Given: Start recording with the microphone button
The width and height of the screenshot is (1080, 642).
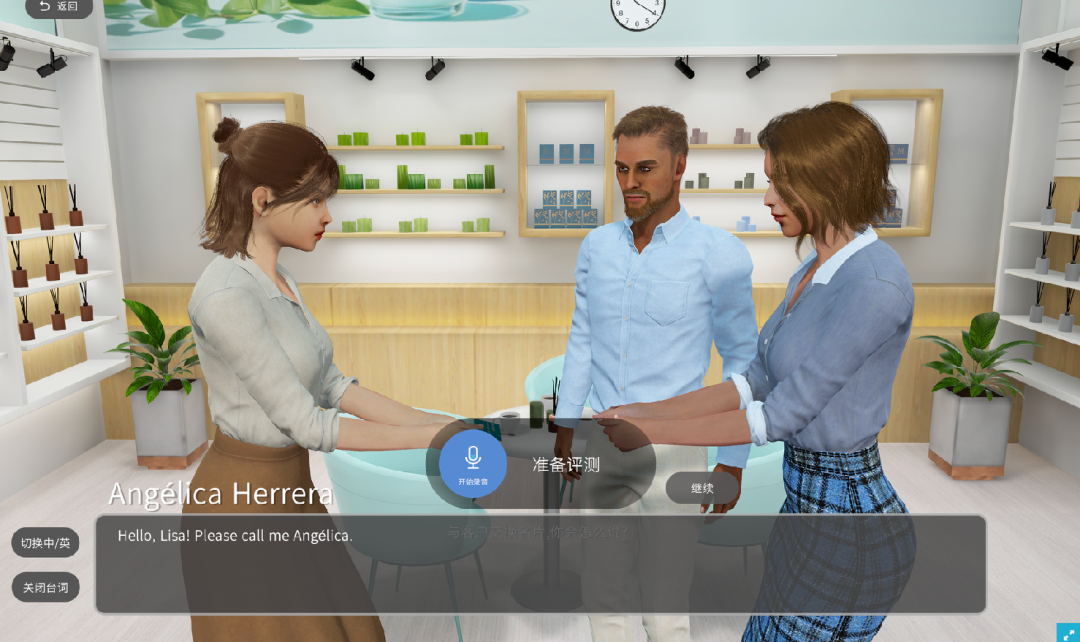Looking at the screenshot, I should coord(472,463).
